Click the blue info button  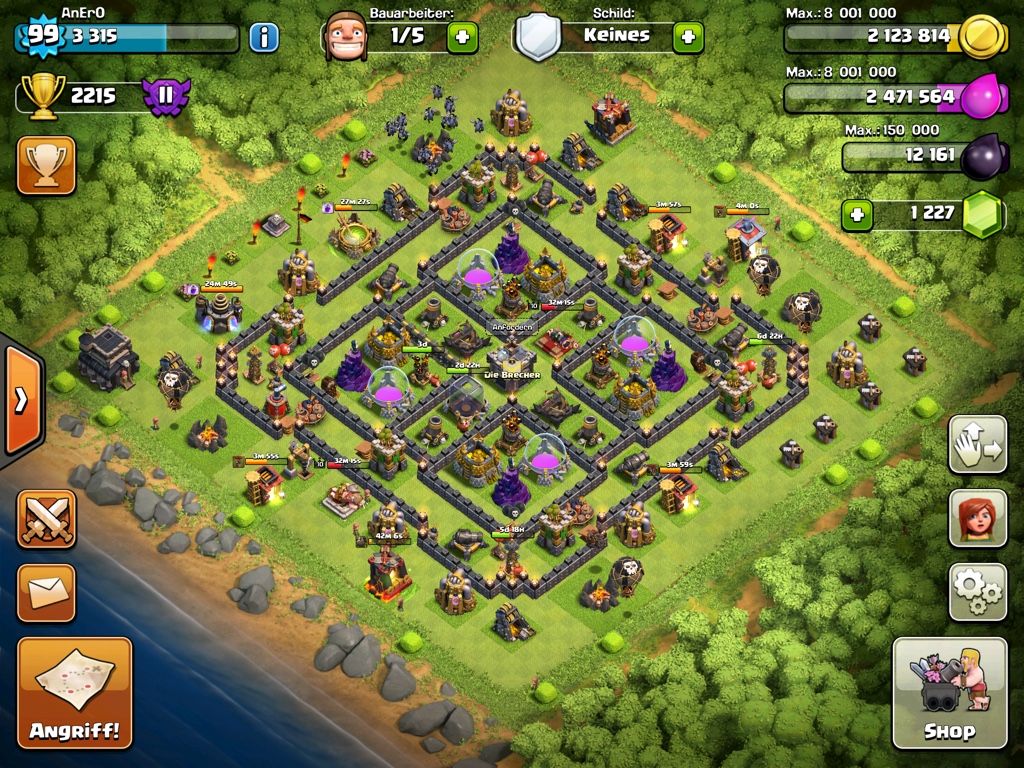point(264,38)
